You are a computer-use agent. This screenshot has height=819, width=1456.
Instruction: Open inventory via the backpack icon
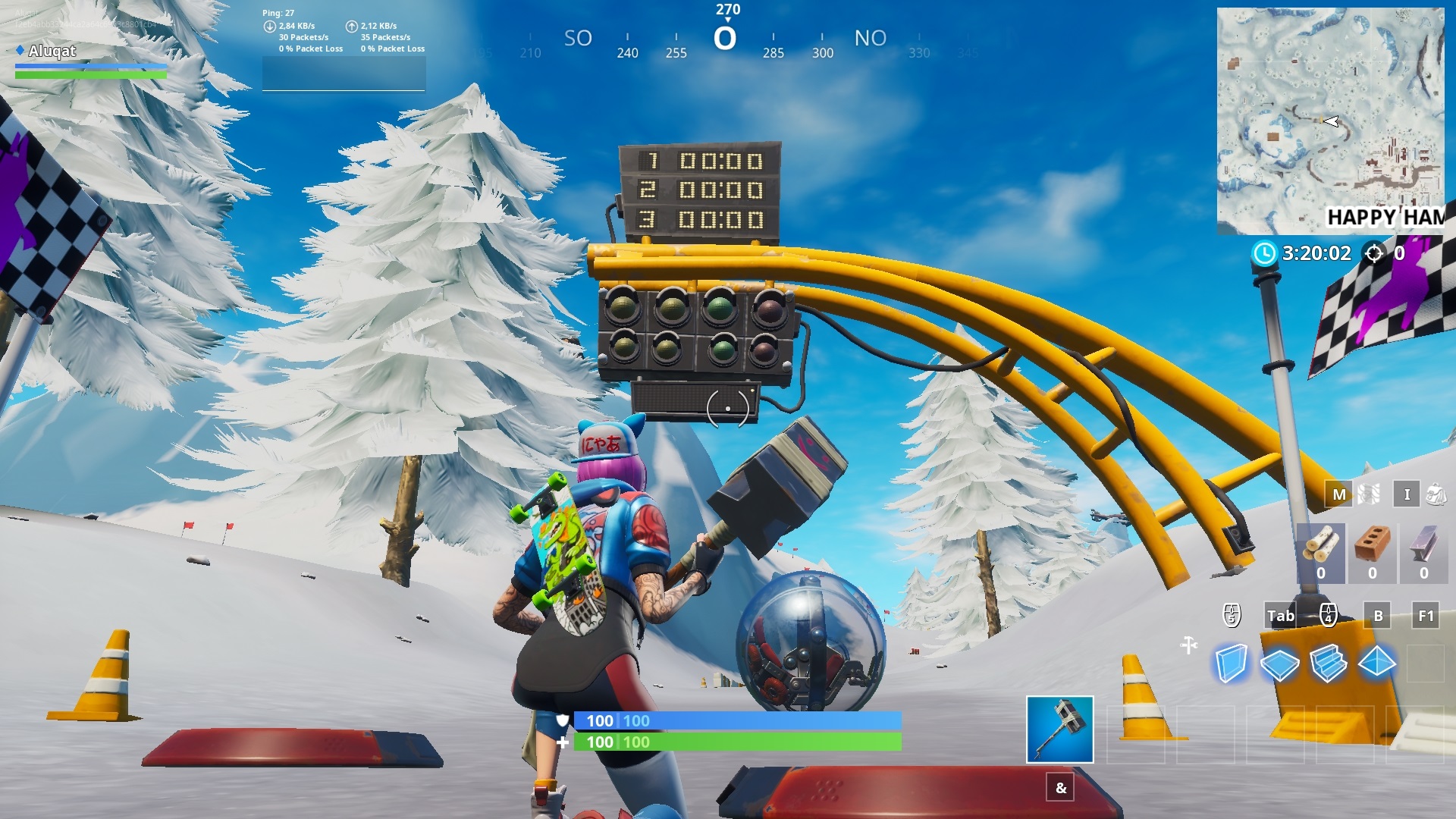1436,494
